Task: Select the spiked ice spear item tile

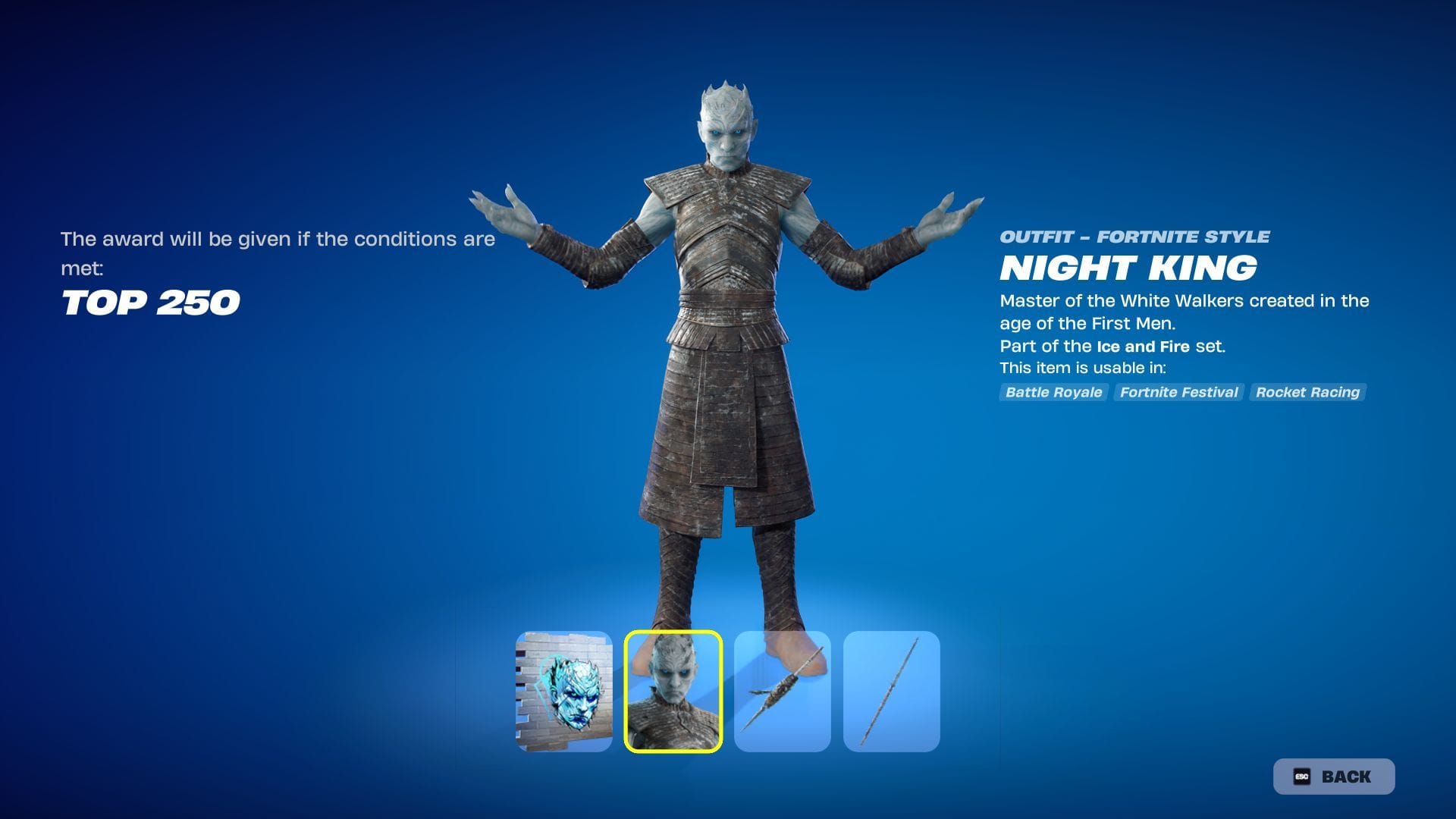Action: point(783,692)
